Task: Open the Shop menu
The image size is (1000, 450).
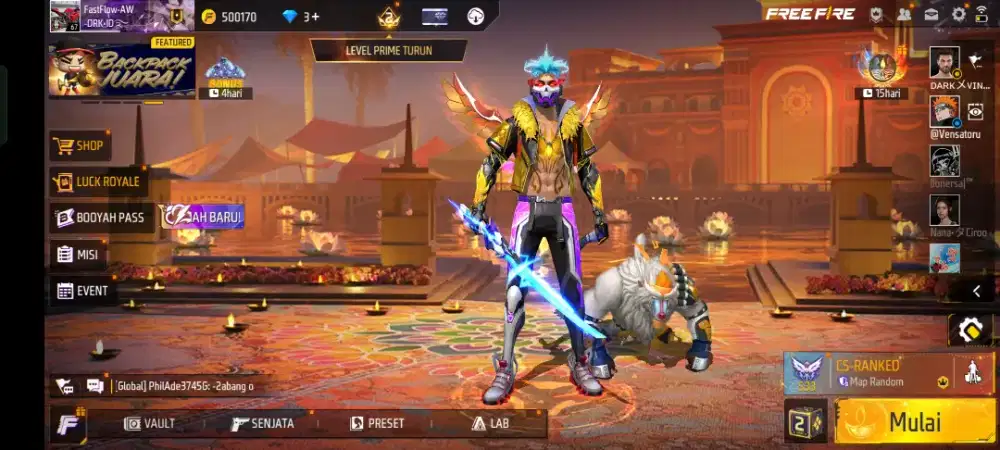Action: point(79,146)
